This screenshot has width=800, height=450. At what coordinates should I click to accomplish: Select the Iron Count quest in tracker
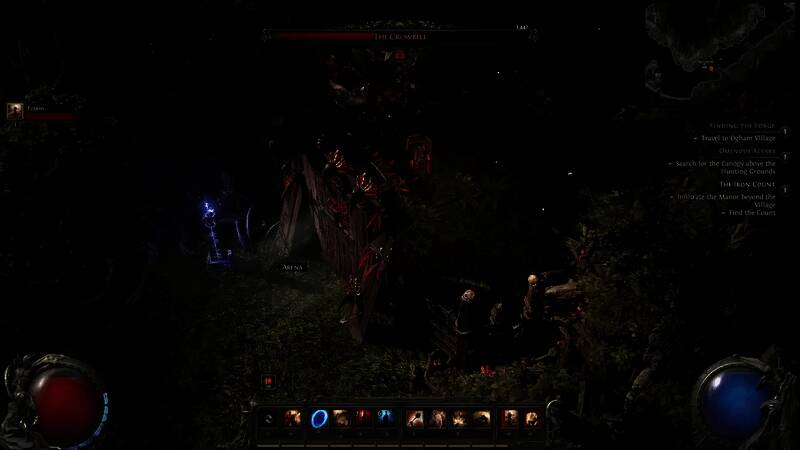pos(747,184)
